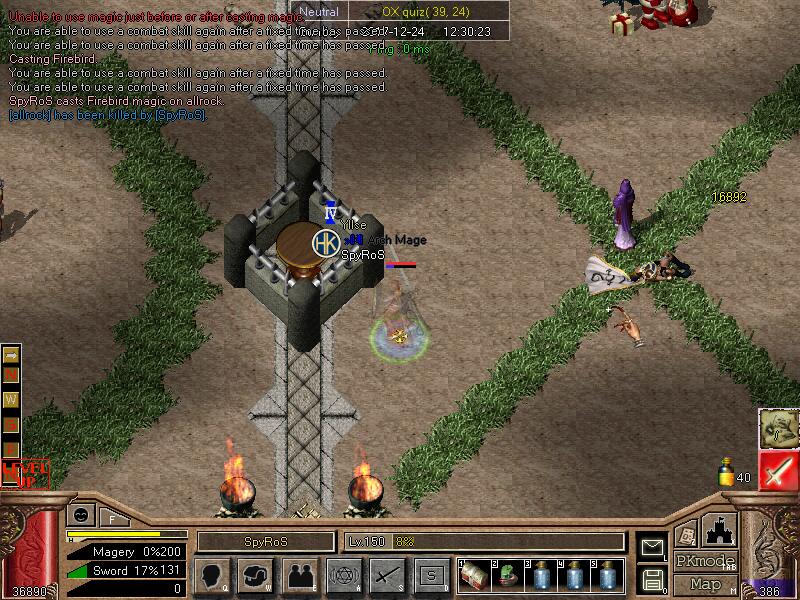800x600 pixels.
Task: Open the crossed sword skills button
Action: tap(386, 576)
